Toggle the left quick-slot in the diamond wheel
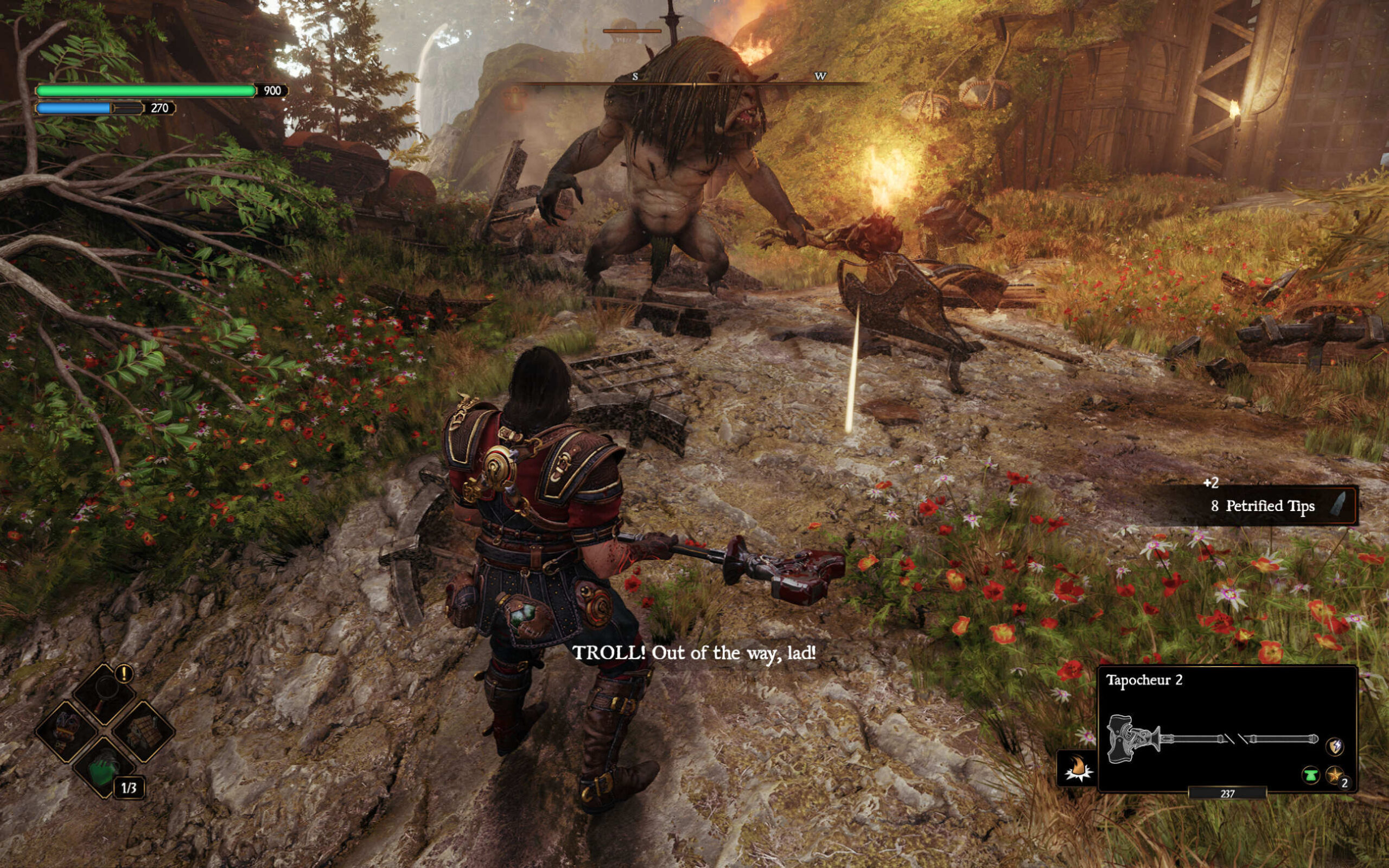Image resolution: width=1389 pixels, height=868 pixels. pos(66,731)
